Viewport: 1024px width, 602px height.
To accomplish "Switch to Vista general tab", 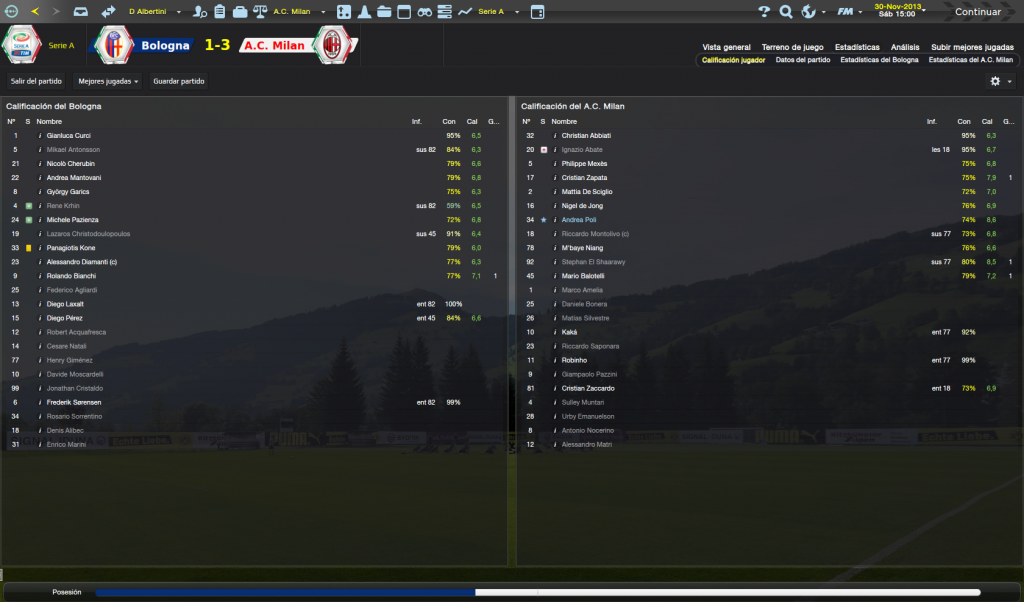I will pos(726,47).
